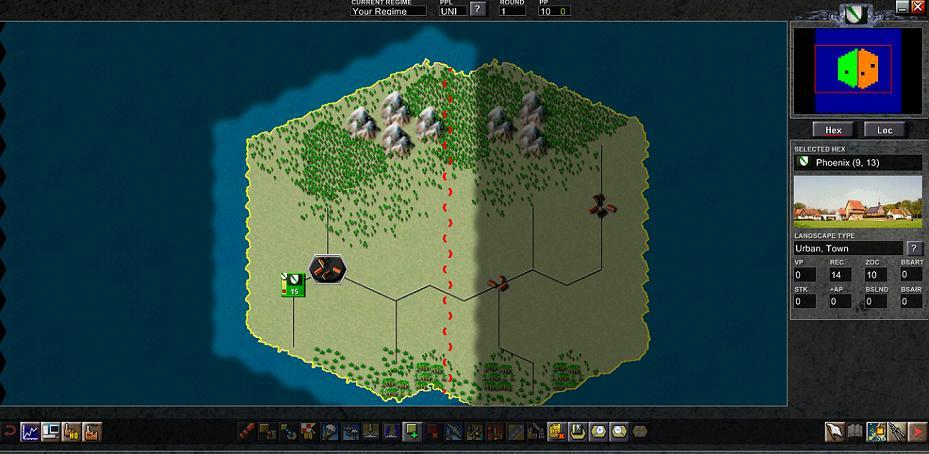Switch to the Loc info view
Screen dimensions: 929x454
click(x=885, y=130)
